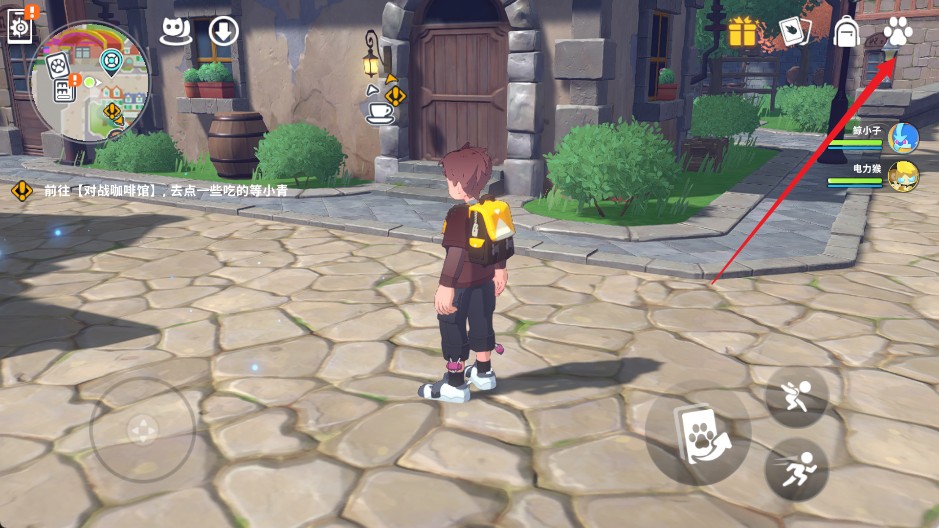Activate the jump action button
The width and height of the screenshot is (939, 528).
point(796,397)
